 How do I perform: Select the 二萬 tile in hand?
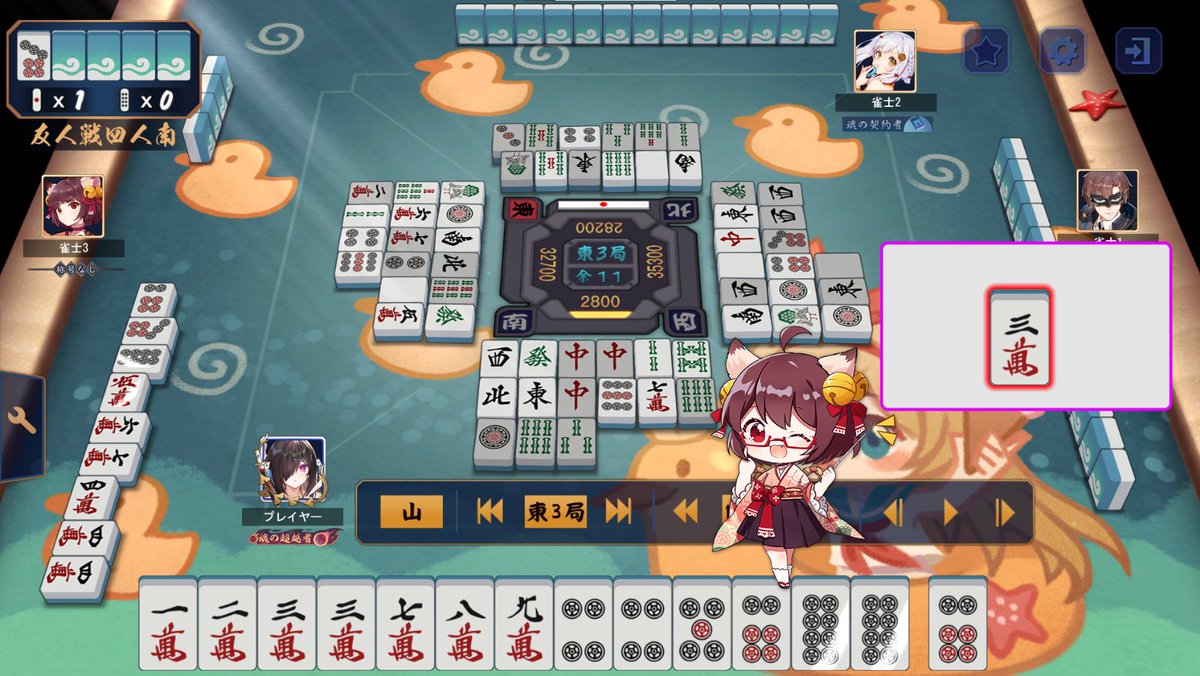coord(227,625)
